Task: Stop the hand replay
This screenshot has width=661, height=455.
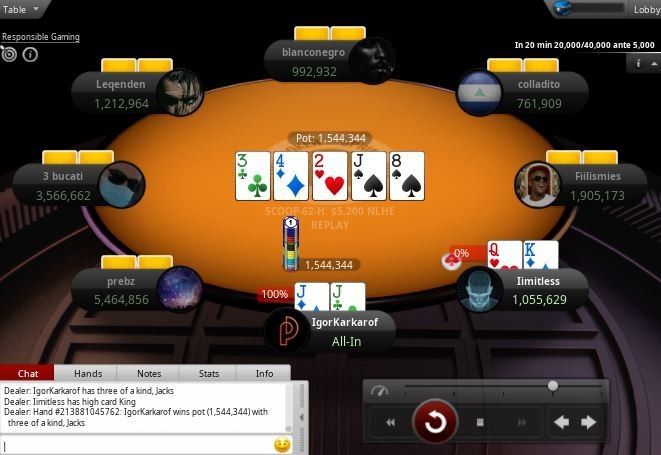Action: click(480, 422)
